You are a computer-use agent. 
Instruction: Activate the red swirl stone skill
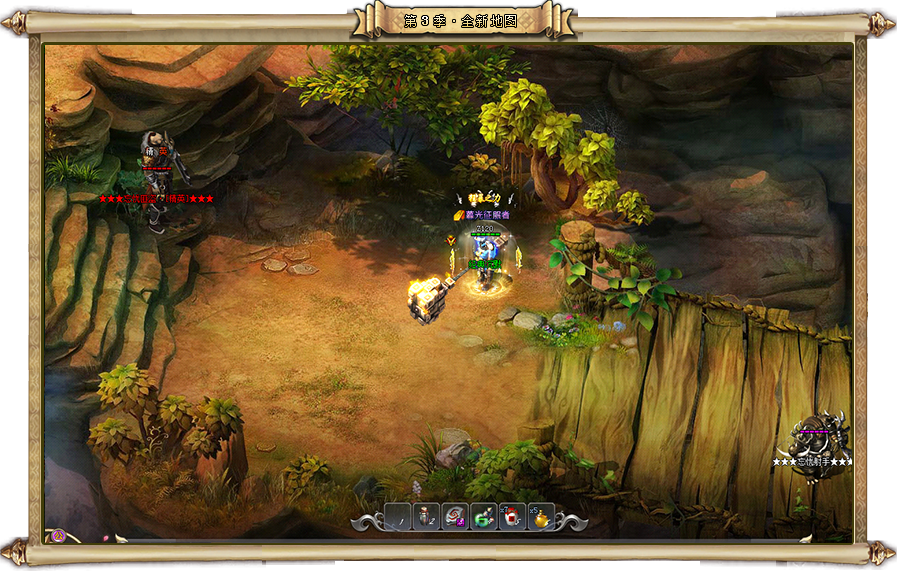point(455,516)
